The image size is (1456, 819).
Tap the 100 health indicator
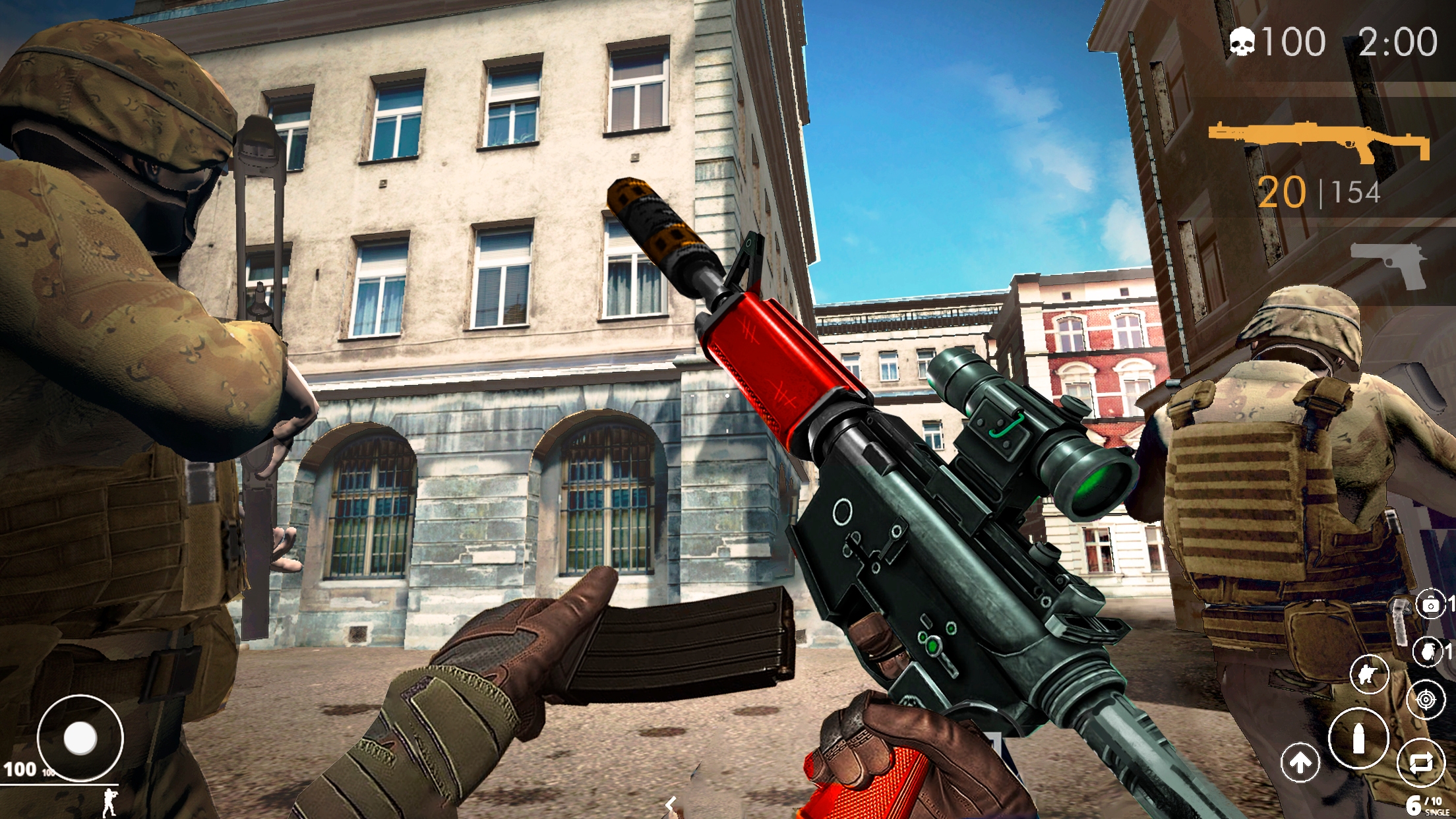pos(21,768)
